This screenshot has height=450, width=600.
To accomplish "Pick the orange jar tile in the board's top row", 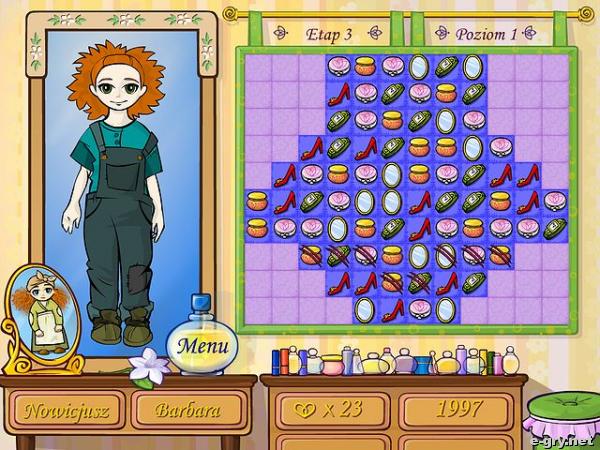I will click(x=365, y=68).
